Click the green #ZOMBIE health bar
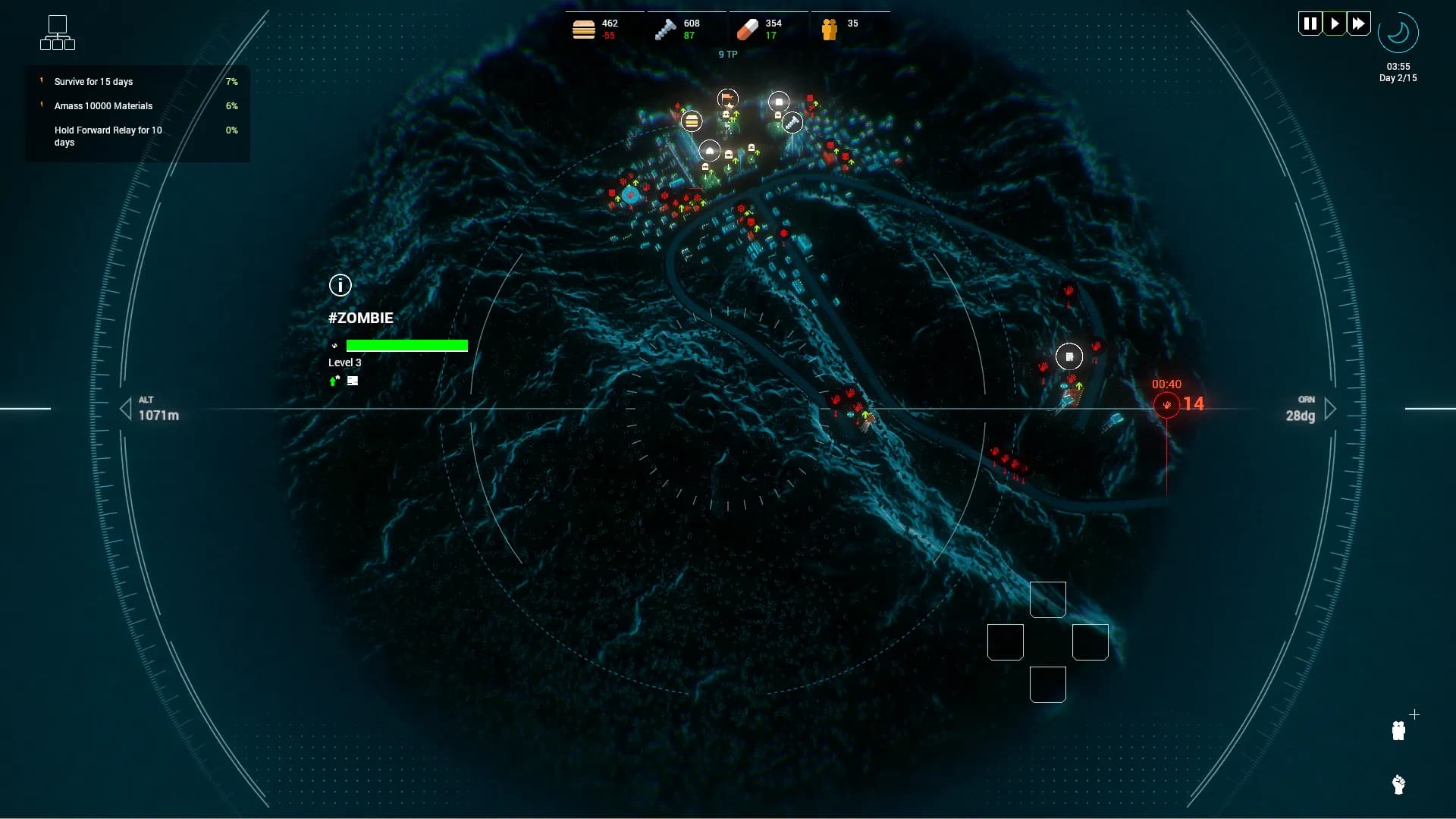This screenshot has height=819, width=1456. point(407,345)
